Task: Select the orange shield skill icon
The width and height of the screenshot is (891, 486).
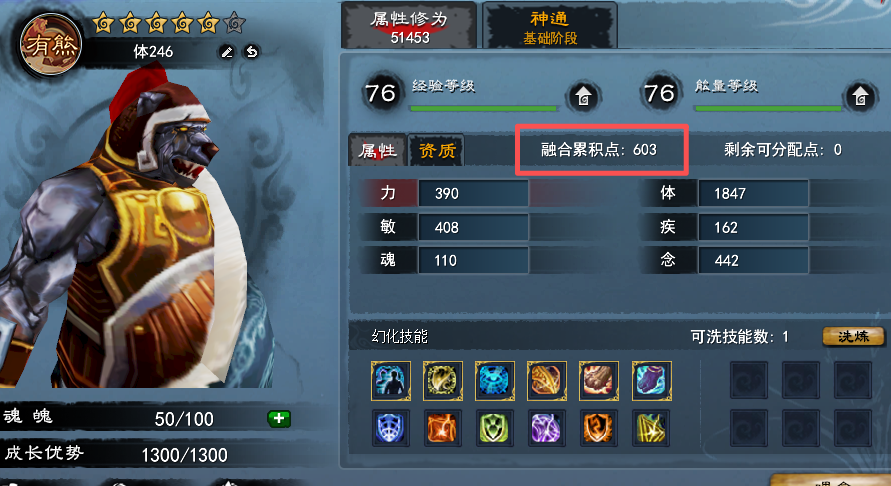Action: point(598,428)
